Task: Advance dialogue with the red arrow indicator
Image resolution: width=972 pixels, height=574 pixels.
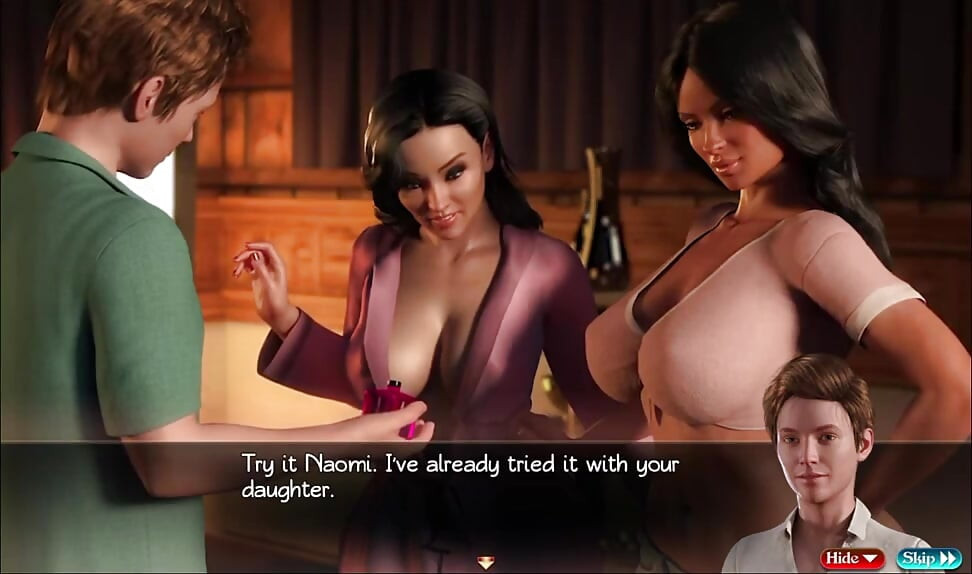Action: coord(486,562)
